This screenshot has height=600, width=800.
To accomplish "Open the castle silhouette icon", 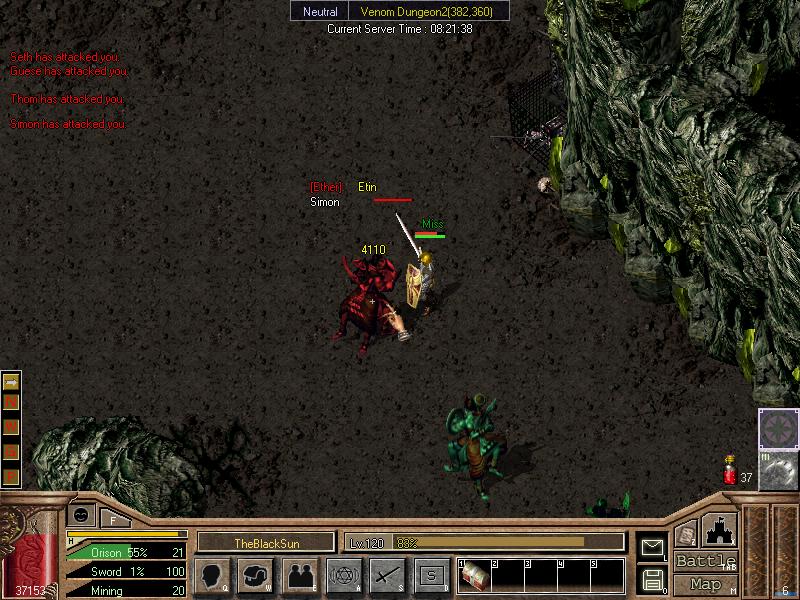I will [720, 528].
